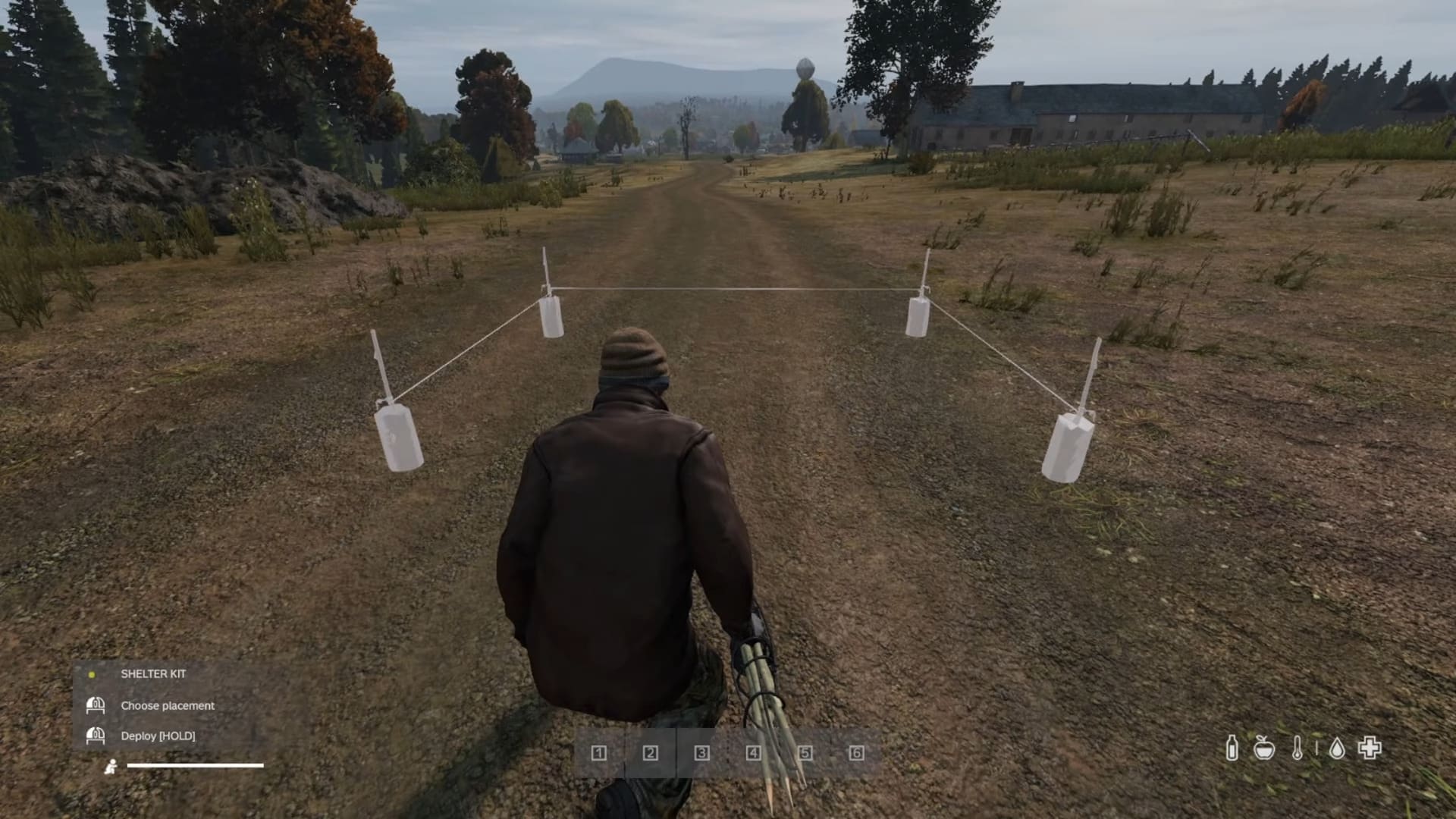Click the shelter icon beside Deploy [HOLD]

[96, 736]
